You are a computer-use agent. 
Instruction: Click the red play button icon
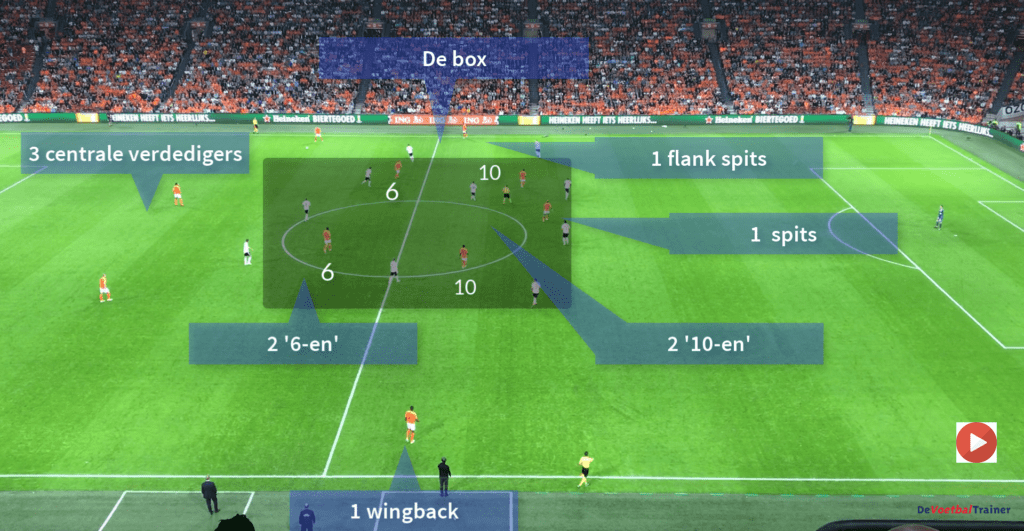pyautogui.click(x=976, y=442)
